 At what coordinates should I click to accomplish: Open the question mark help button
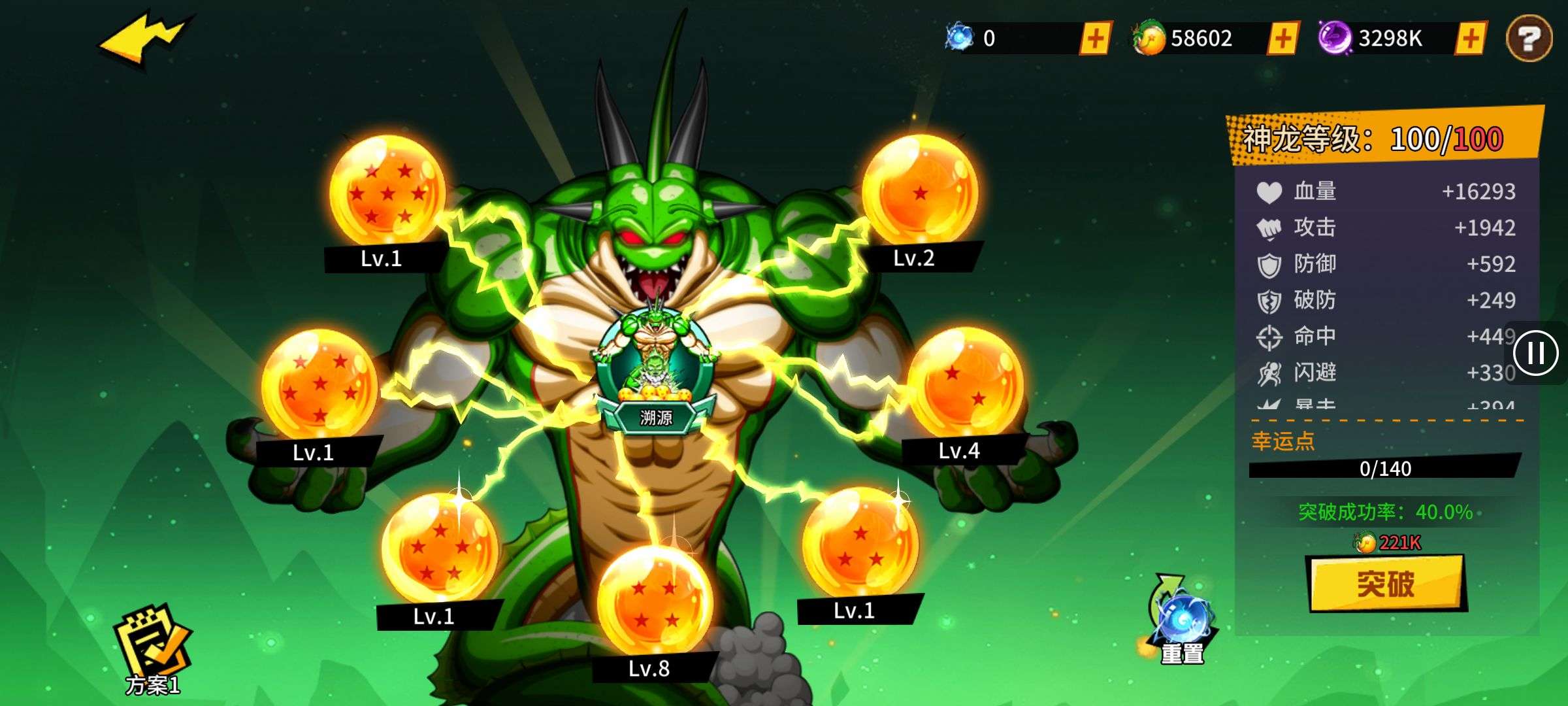point(1529,39)
